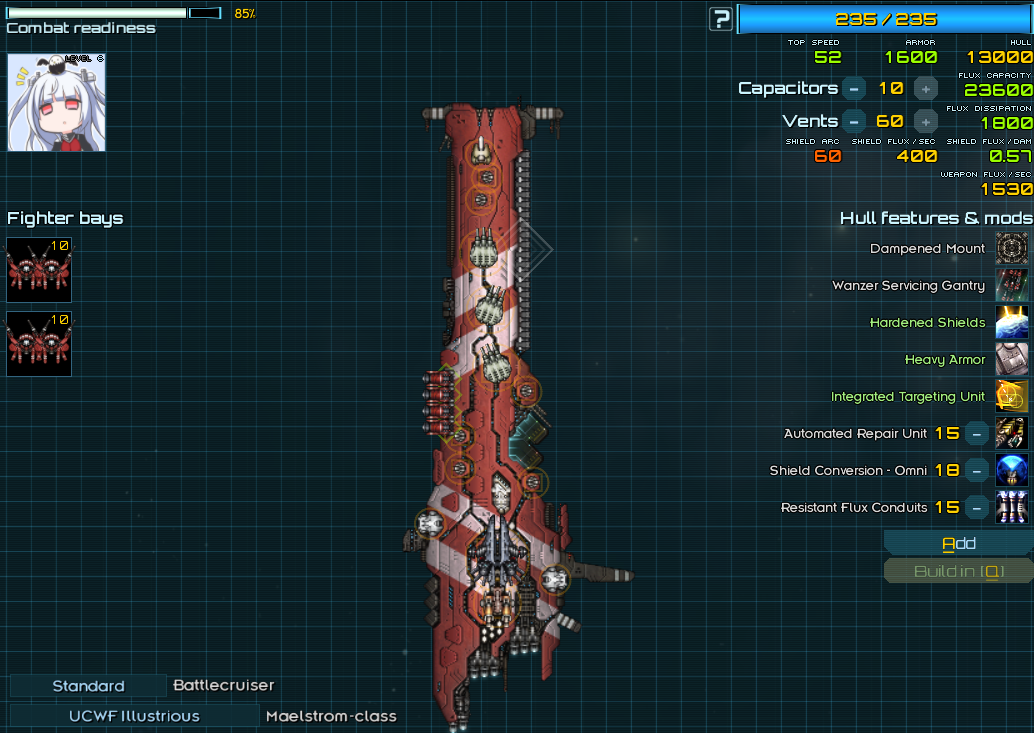Select the Integrated Targeting Unit icon

(x=1012, y=397)
